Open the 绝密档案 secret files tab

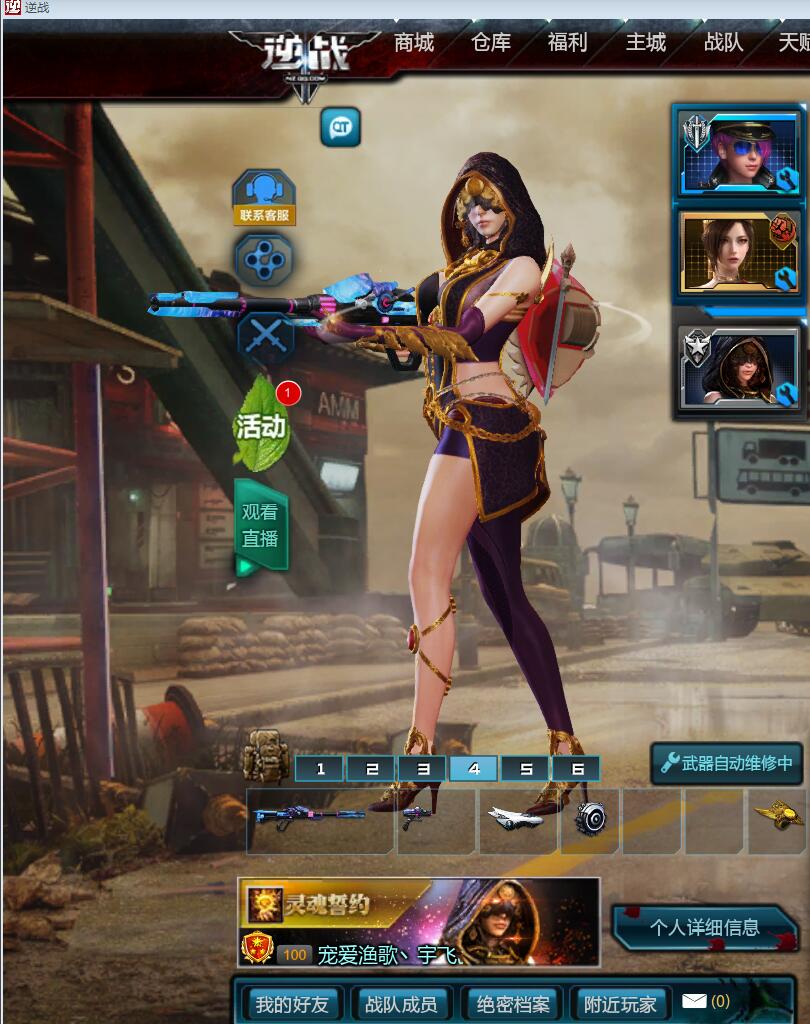click(512, 1004)
